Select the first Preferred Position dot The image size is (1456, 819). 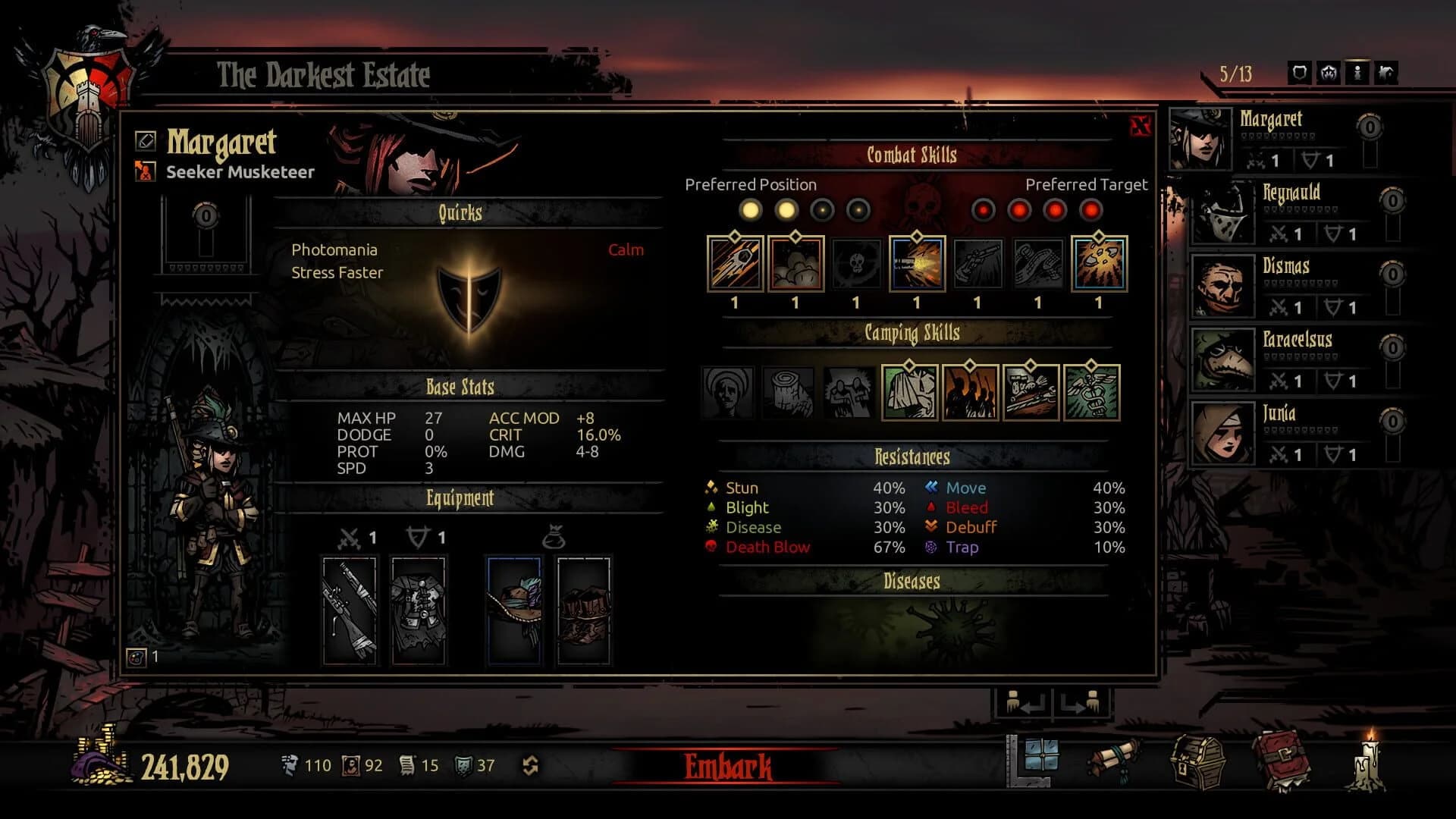click(x=751, y=211)
